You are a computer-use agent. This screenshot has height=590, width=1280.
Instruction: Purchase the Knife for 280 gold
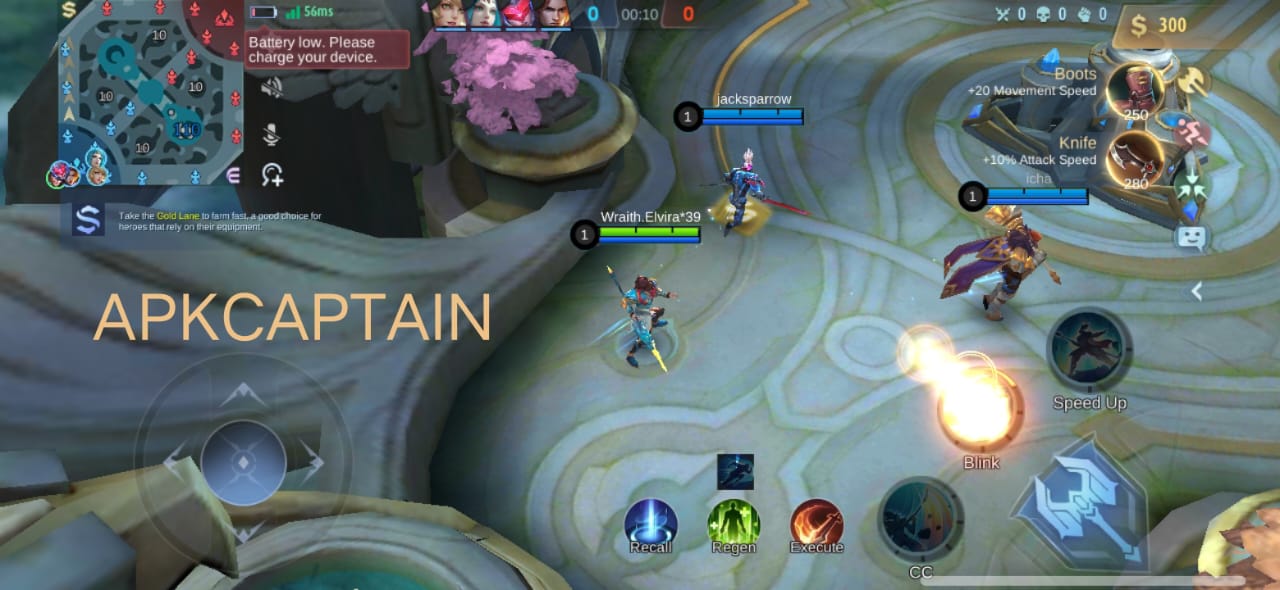pyautogui.click(x=1134, y=159)
